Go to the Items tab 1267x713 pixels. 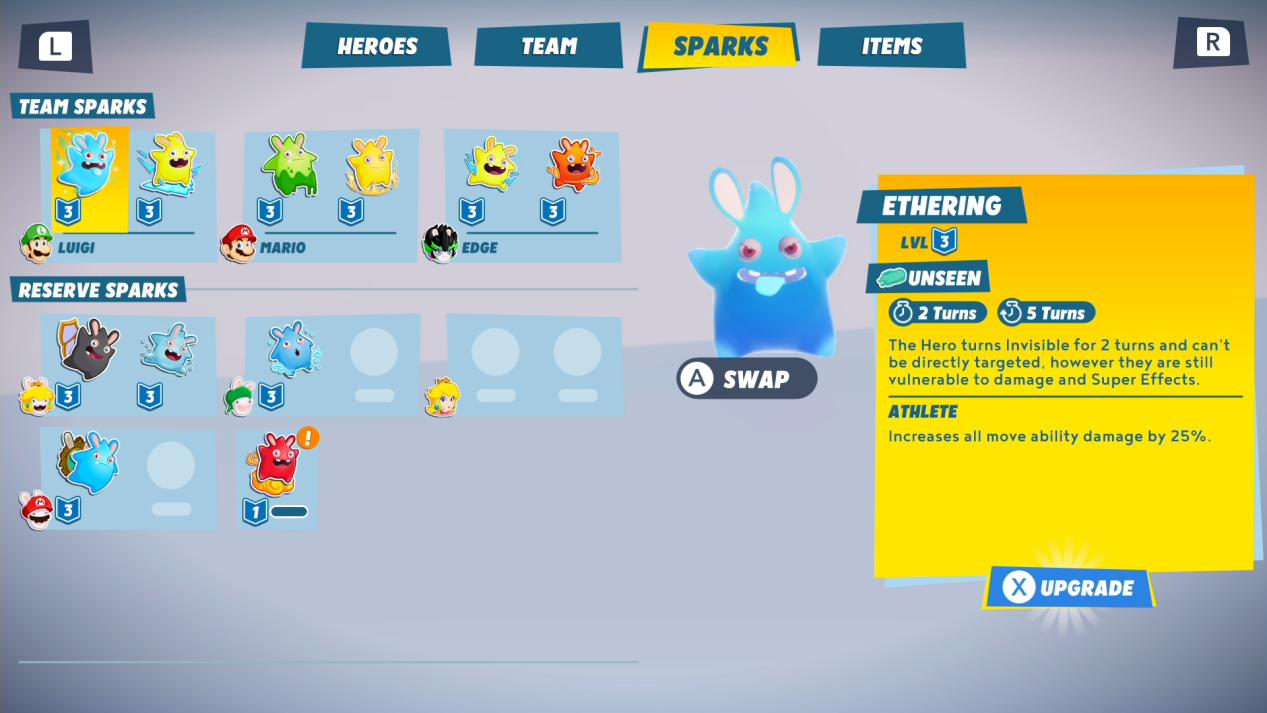(891, 46)
